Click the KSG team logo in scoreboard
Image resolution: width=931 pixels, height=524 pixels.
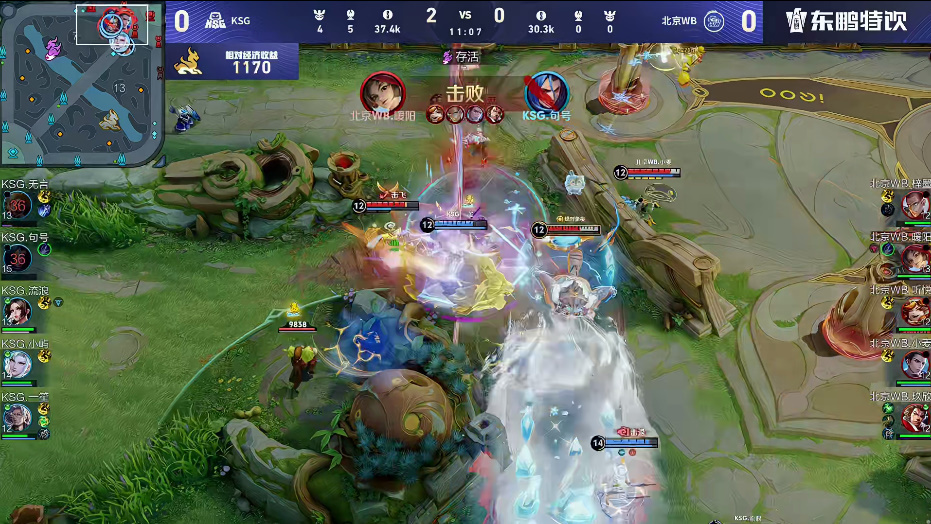tap(214, 20)
